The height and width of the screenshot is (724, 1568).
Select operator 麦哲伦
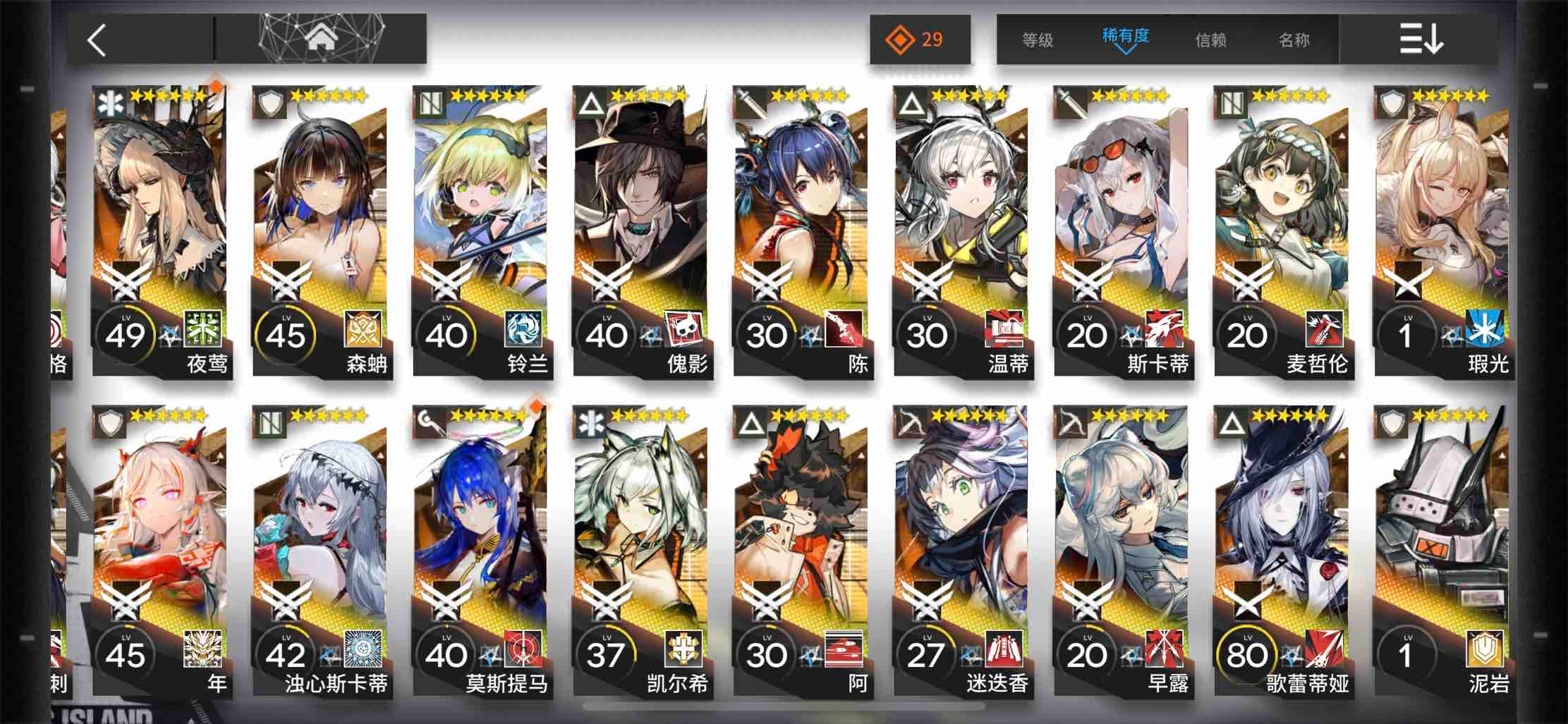[1281, 233]
